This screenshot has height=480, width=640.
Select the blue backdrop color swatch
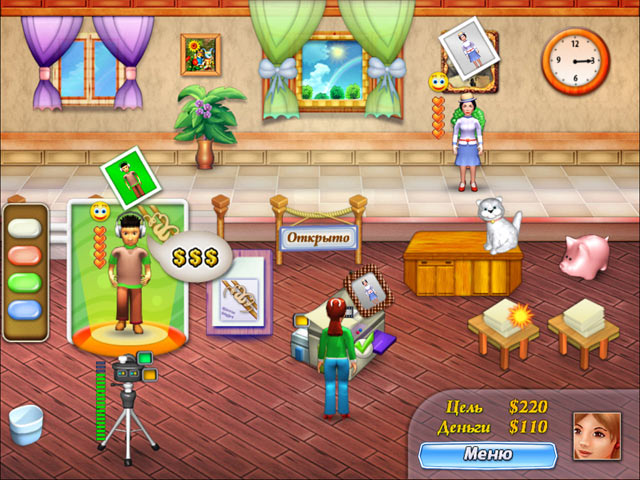28,310
